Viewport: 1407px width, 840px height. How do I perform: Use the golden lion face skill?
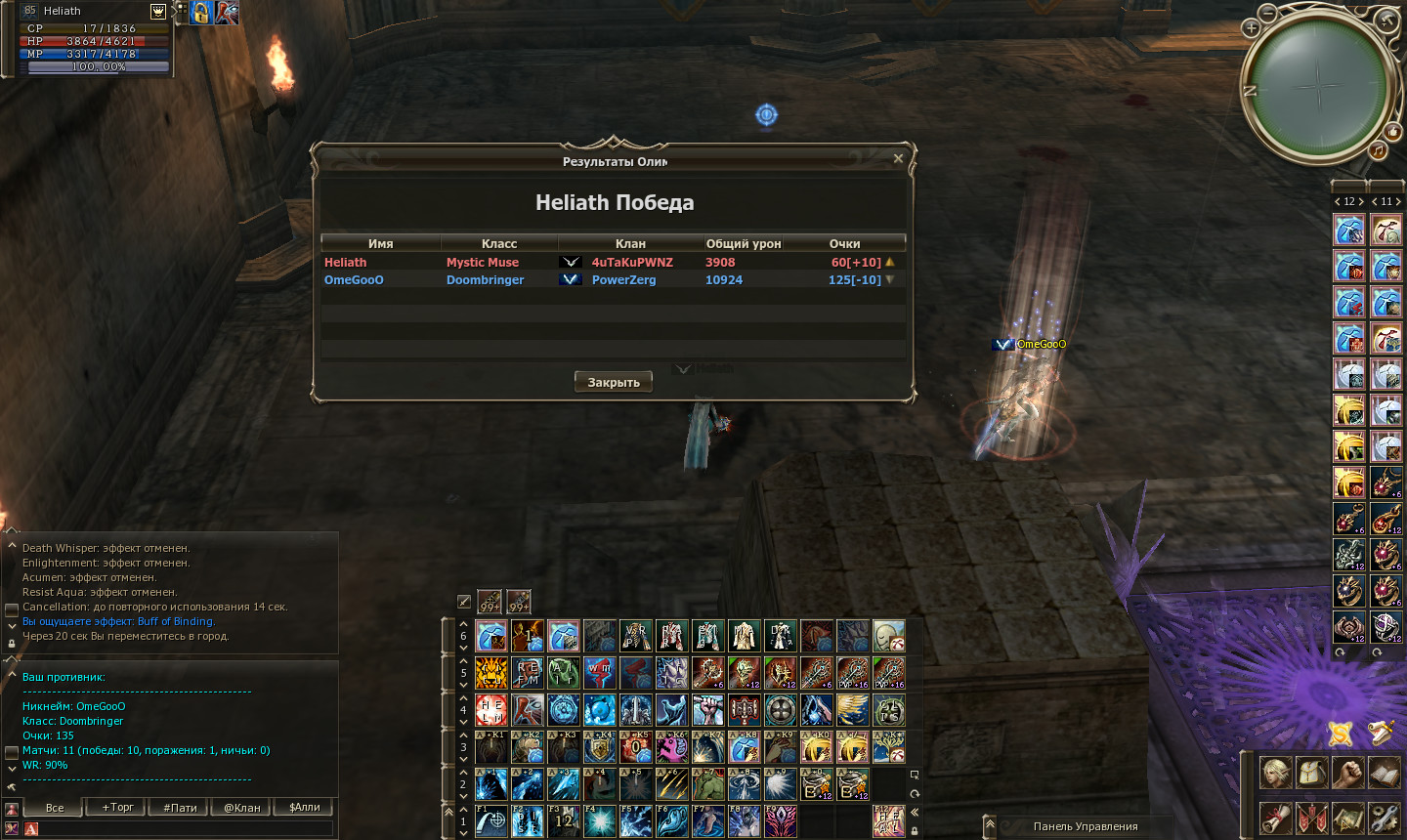click(491, 673)
